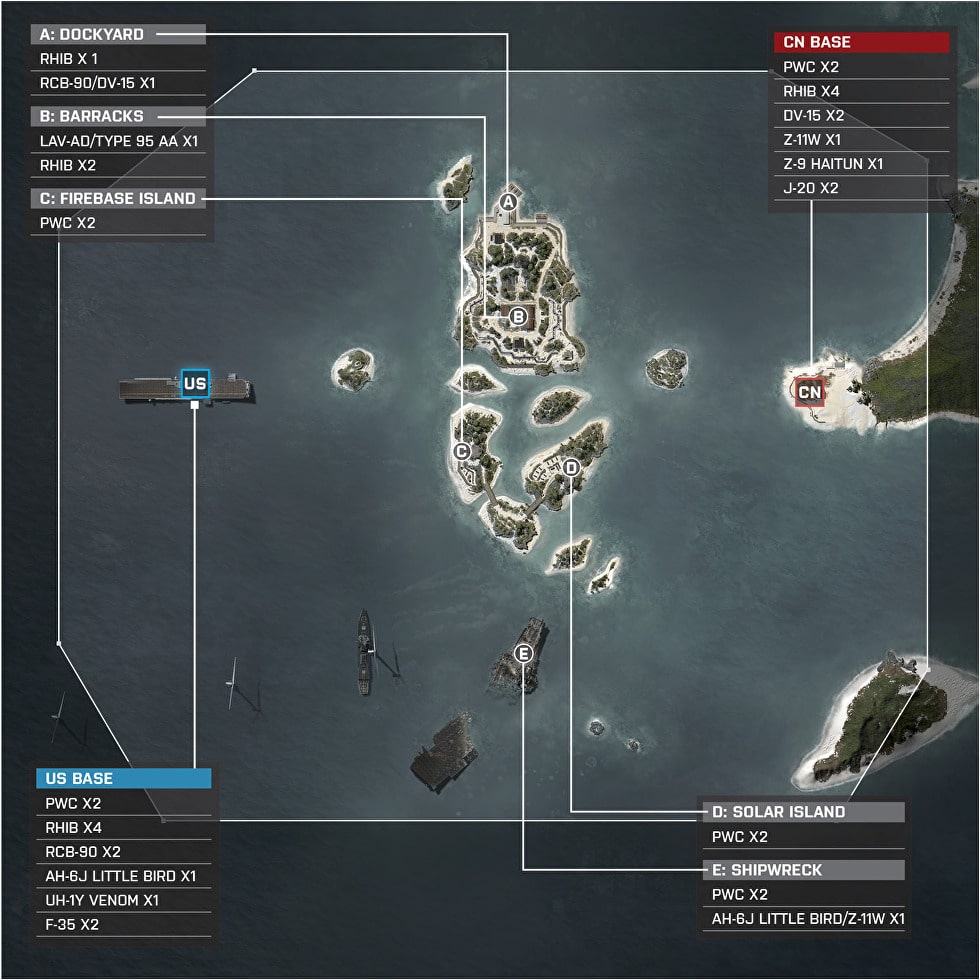Viewport: 980px width, 980px height.
Task: Choose the B flag marker on the island
Action: pyautogui.click(x=518, y=317)
